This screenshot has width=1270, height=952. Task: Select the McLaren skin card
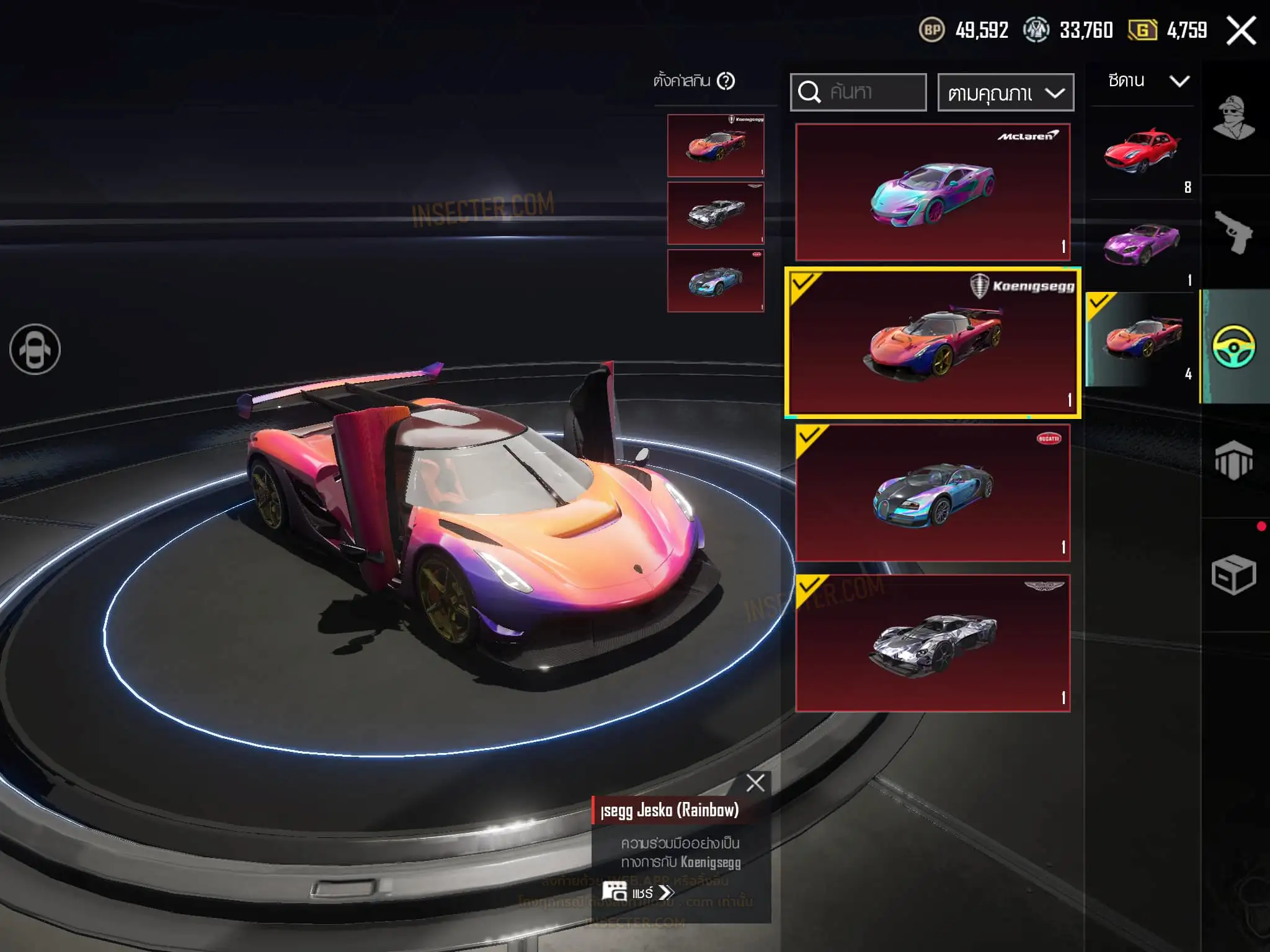[933, 192]
